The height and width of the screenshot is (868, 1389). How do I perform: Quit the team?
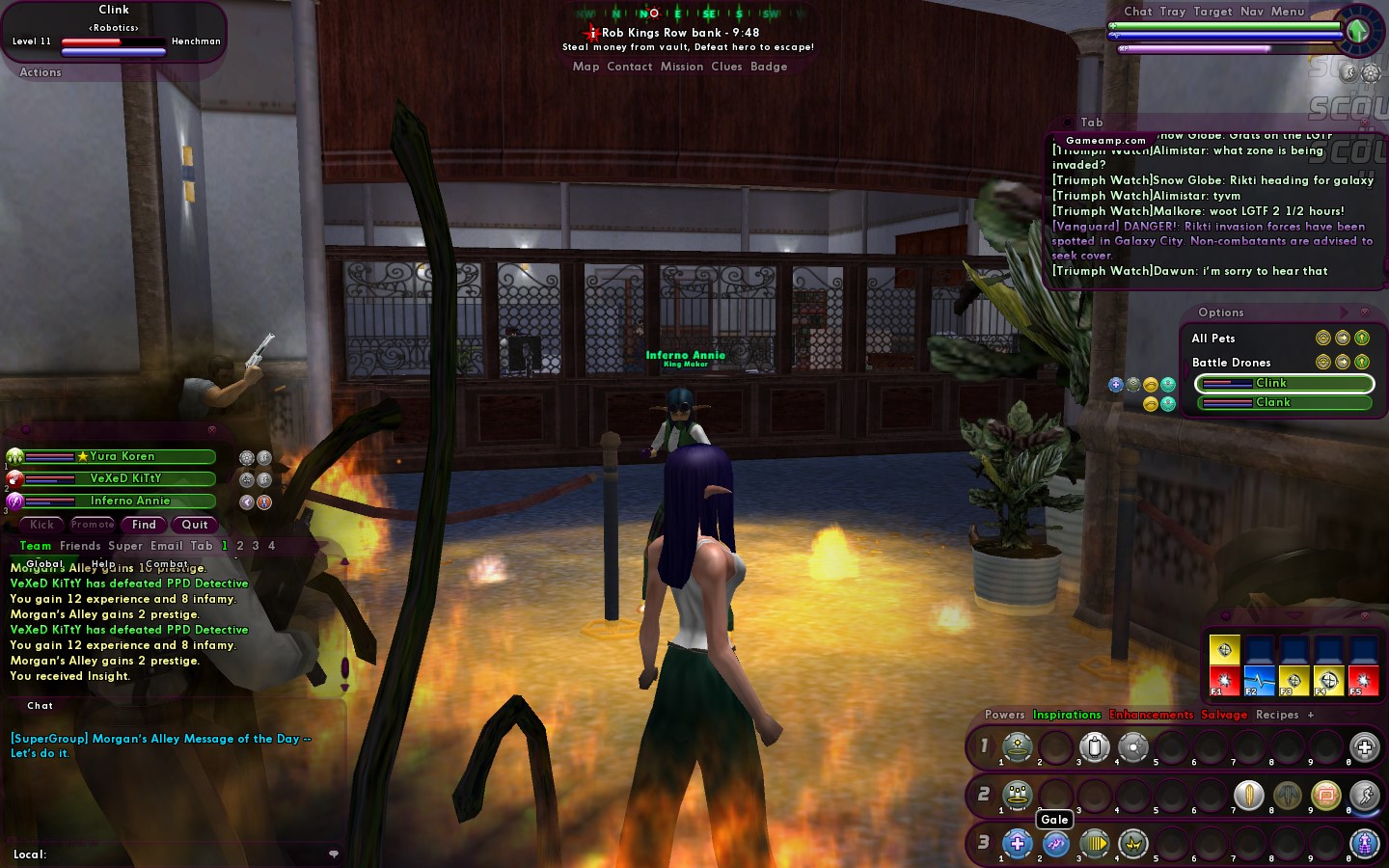[195, 525]
